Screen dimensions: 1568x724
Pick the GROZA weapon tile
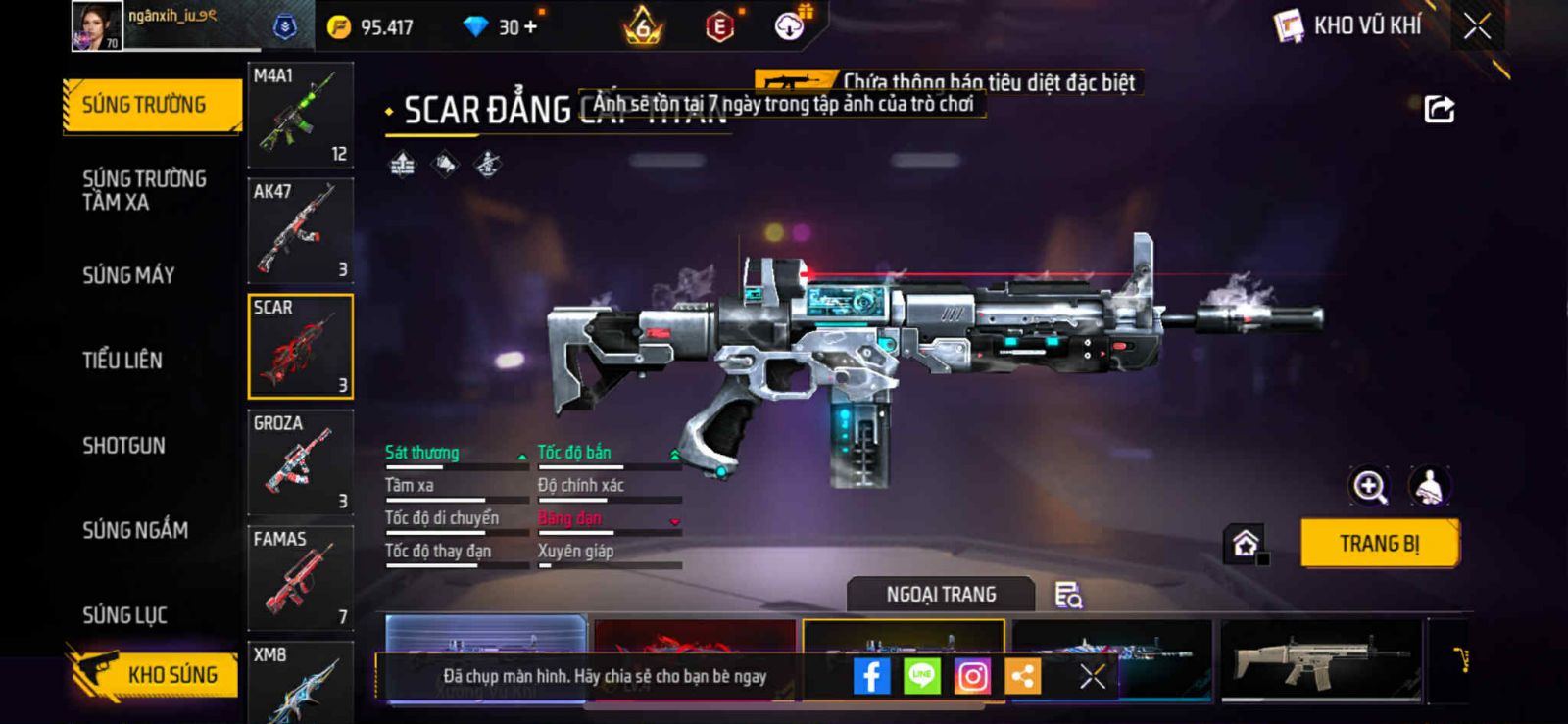tap(300, 461)
